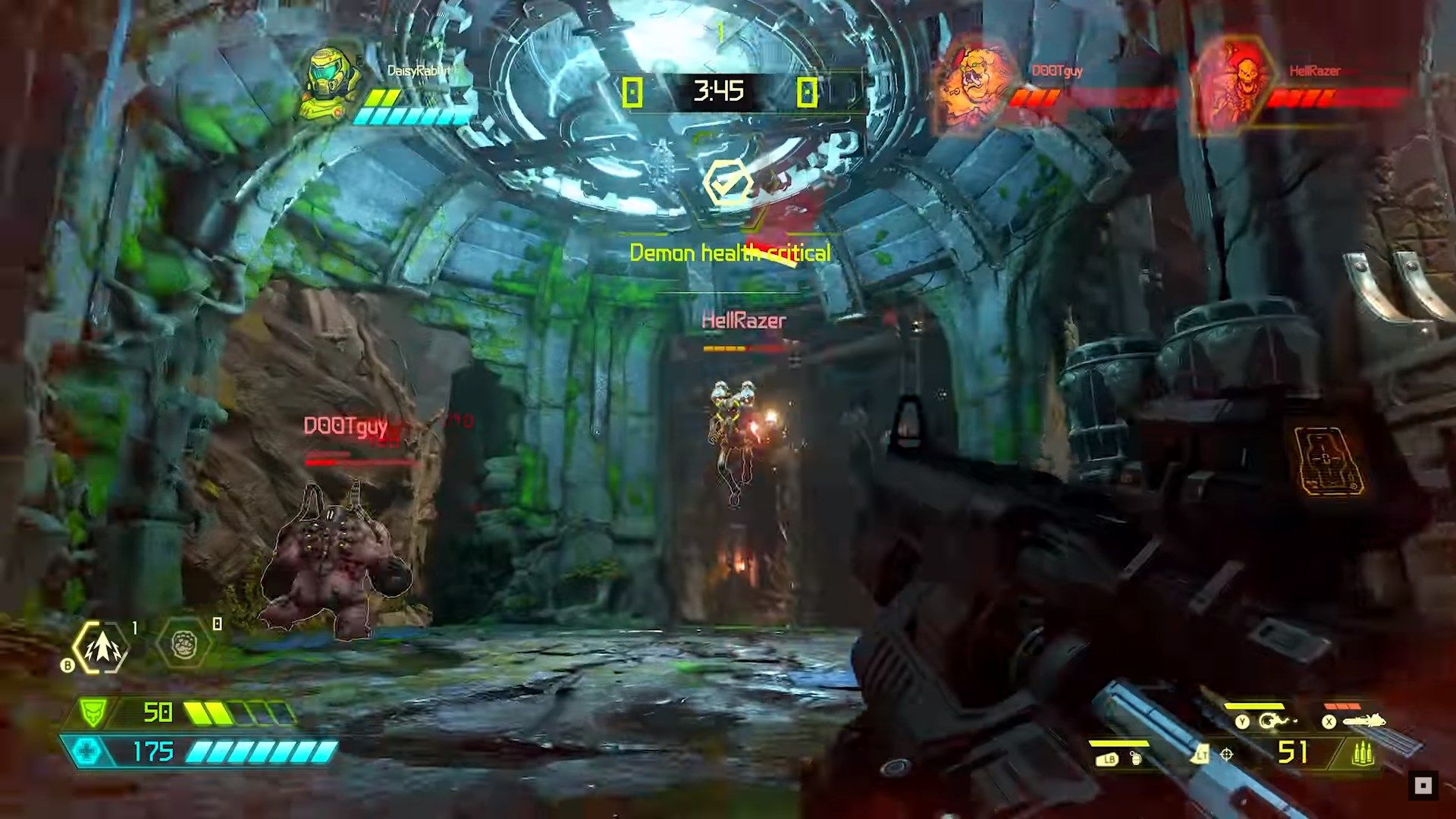Click the Demon health critical warning text
The image size is (1456, 819).
pyautogui.click(x=730, y=252)
